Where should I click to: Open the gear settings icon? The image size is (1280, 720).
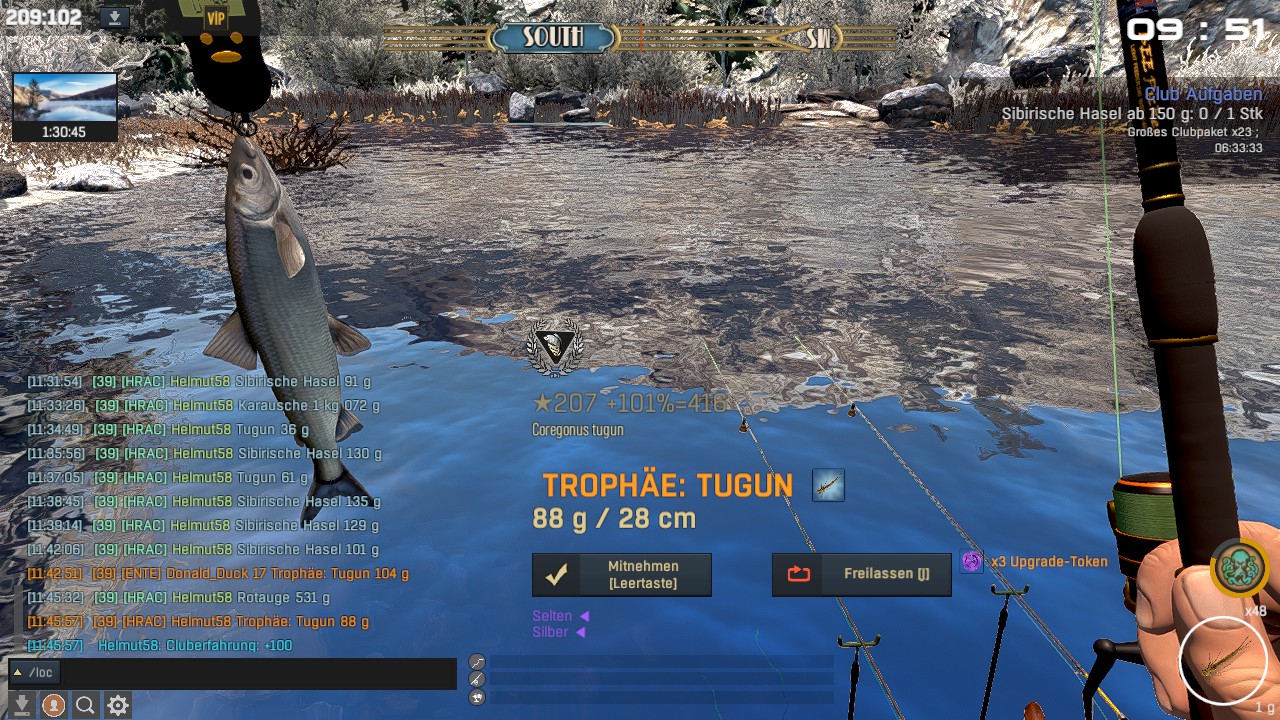coord(118,705)
